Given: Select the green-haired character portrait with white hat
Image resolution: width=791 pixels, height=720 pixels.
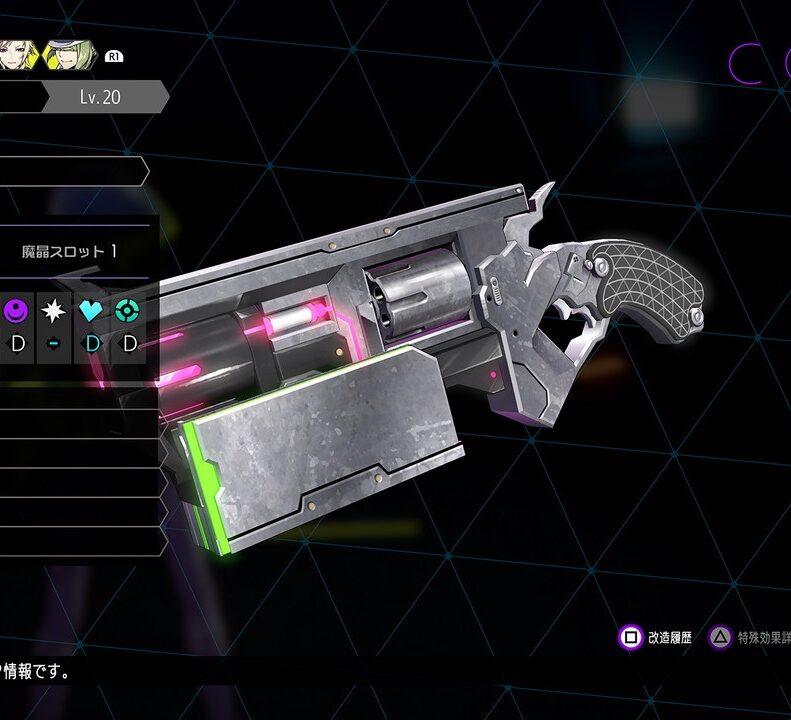Looking at the screenshot, I should coord(72,55).
